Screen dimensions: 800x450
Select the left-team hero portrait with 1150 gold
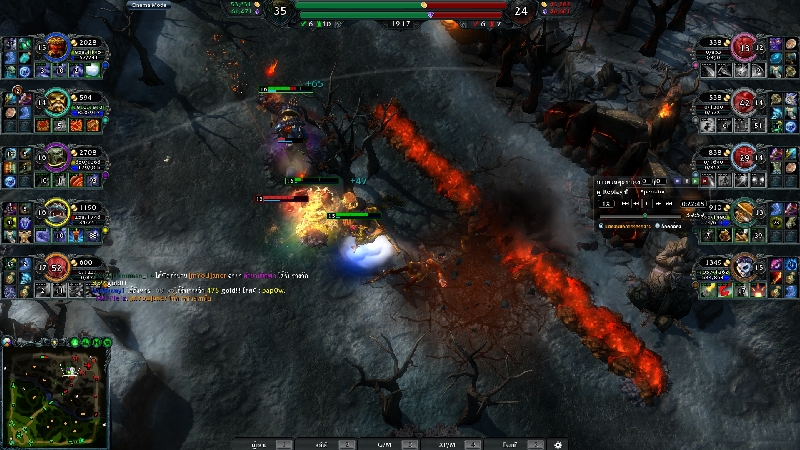click(55, 212)
